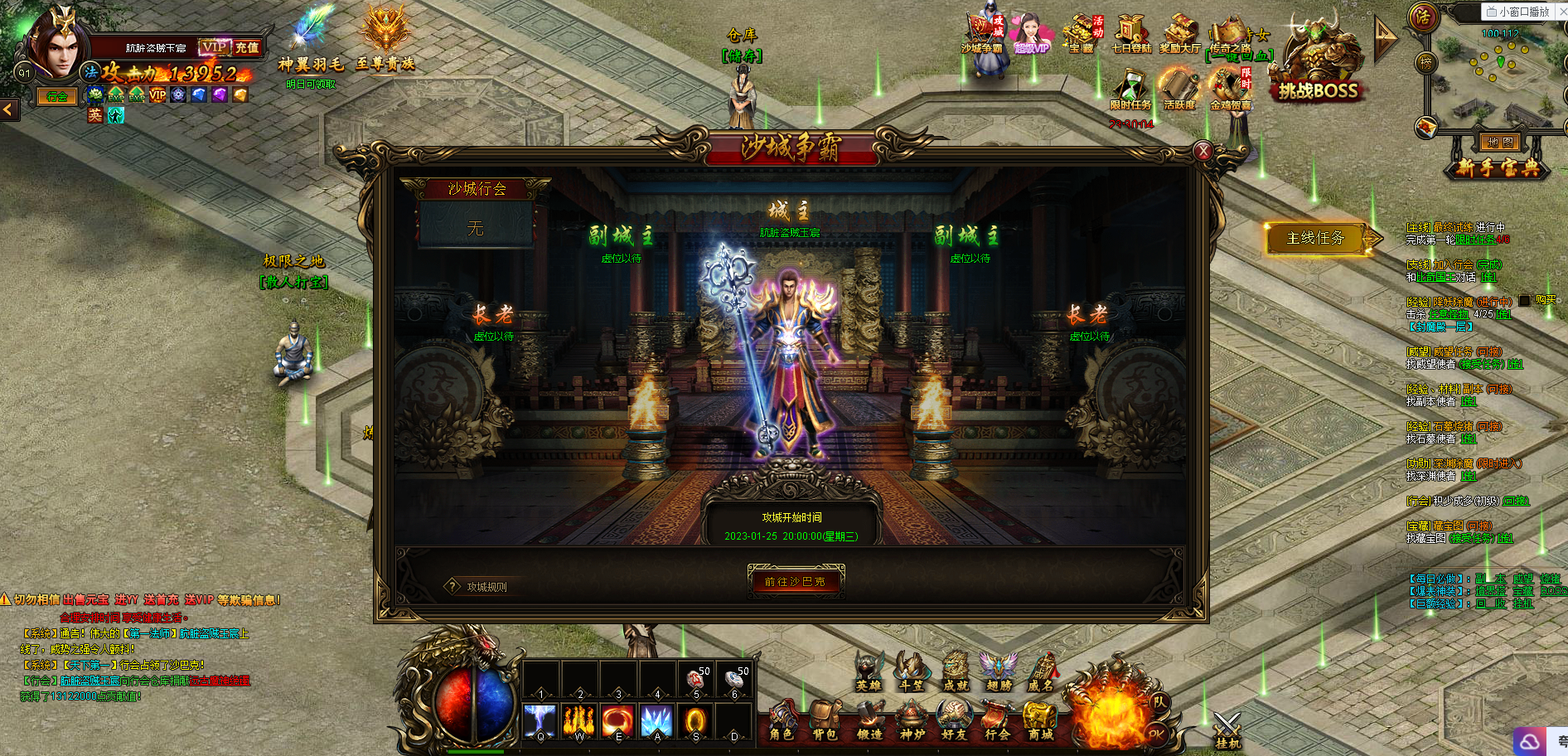This screenshot has width=1568, height=756.
Task: Open the 新手宝典 beginner guide
Action: click(x=1498, y=168)
